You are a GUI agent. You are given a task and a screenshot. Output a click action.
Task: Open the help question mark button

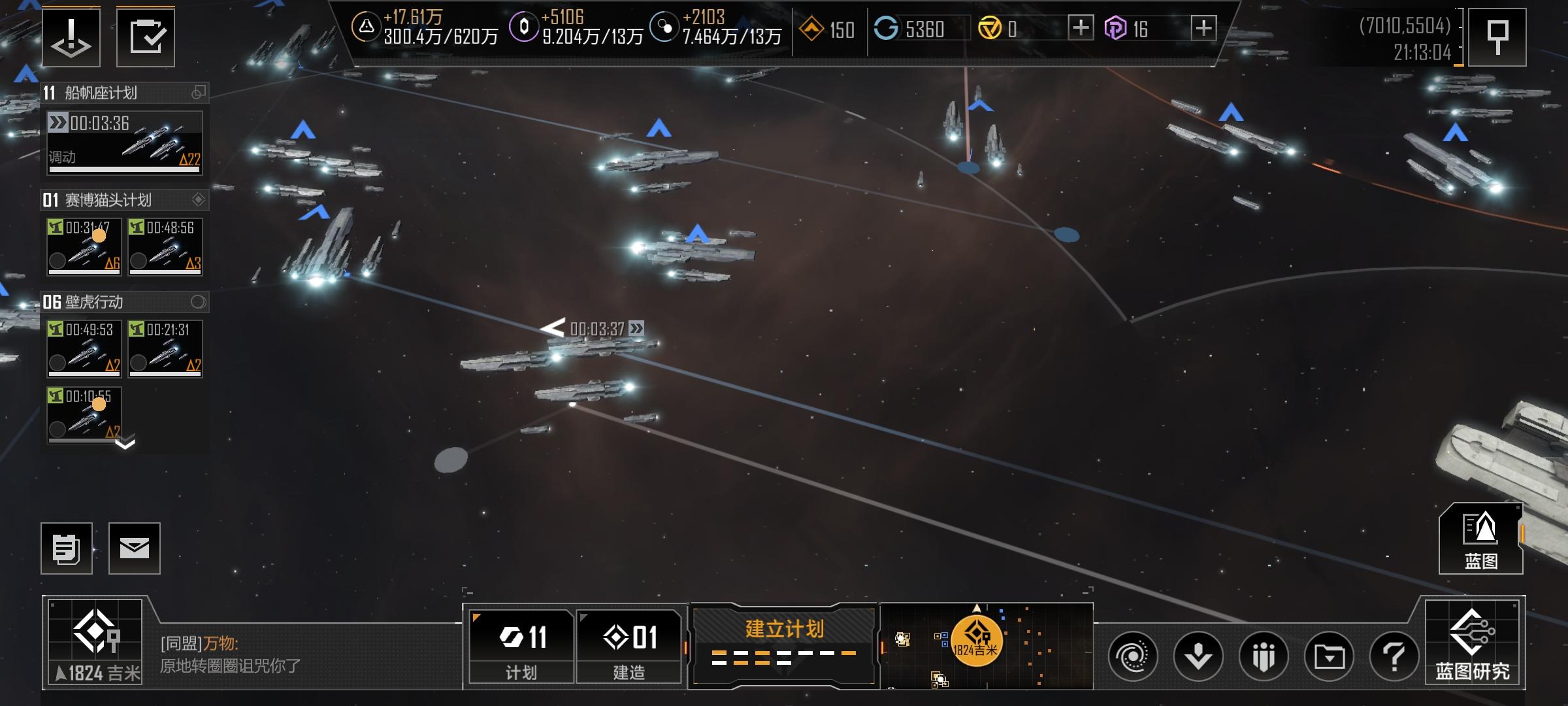point(1394,656)
